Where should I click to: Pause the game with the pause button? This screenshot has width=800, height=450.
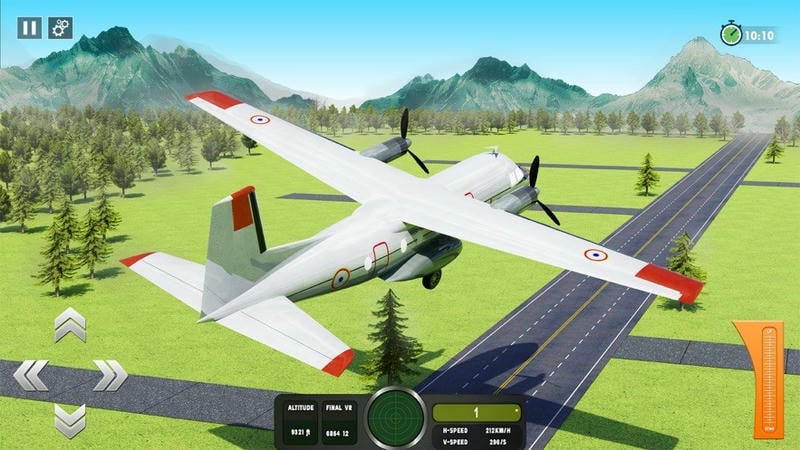(x=29, y=28)
